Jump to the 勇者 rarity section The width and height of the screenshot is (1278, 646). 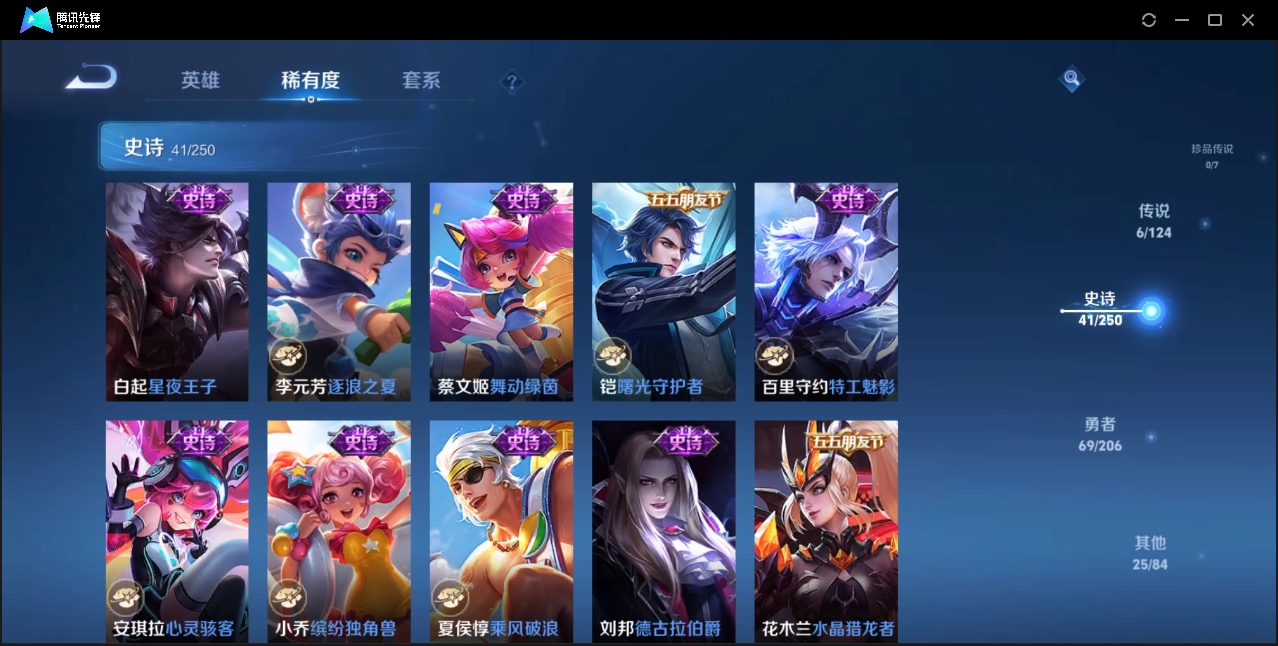pos(1100,433)
